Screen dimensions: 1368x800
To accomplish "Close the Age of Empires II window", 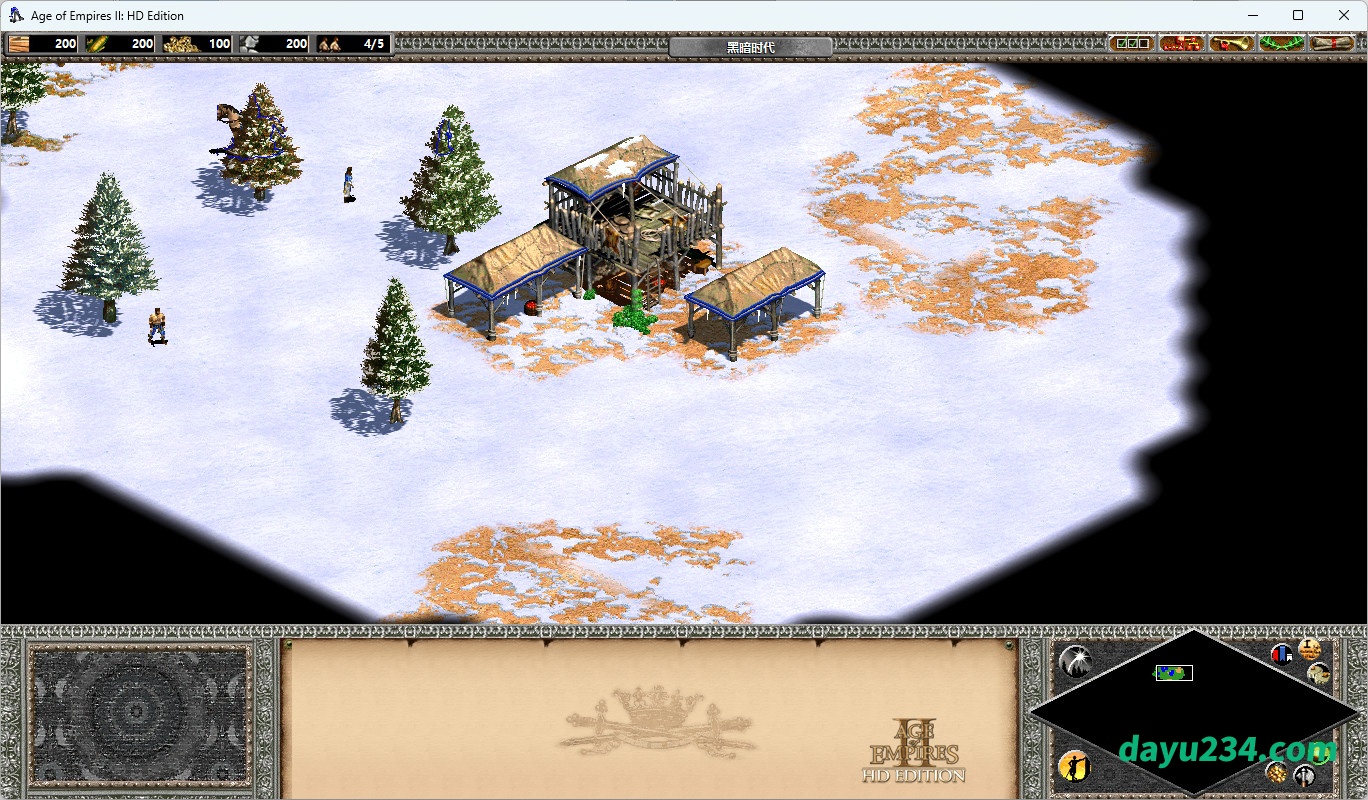I will [x=1343, y=15].
